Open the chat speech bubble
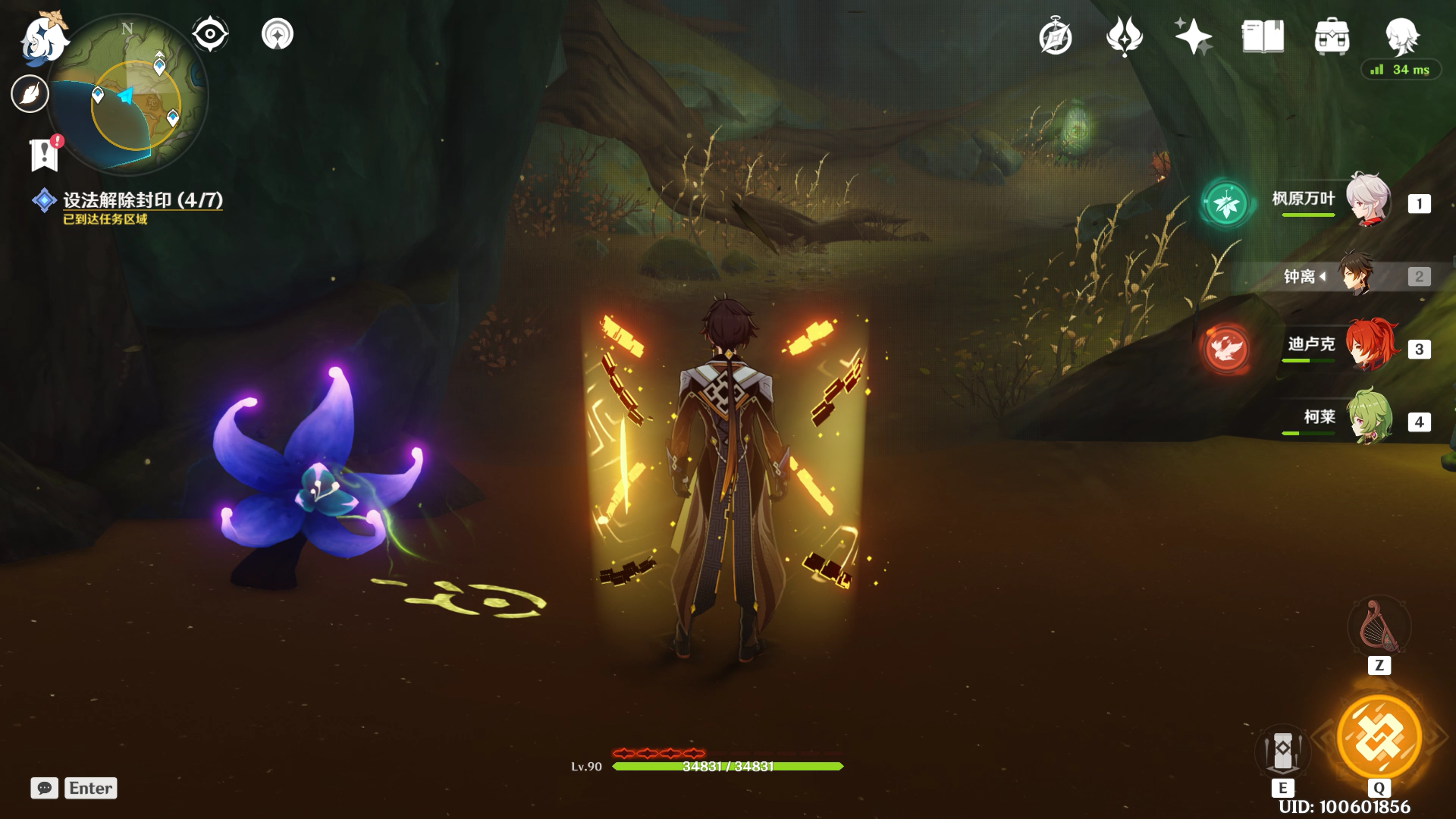1456x819 pixels. (45, 788)
